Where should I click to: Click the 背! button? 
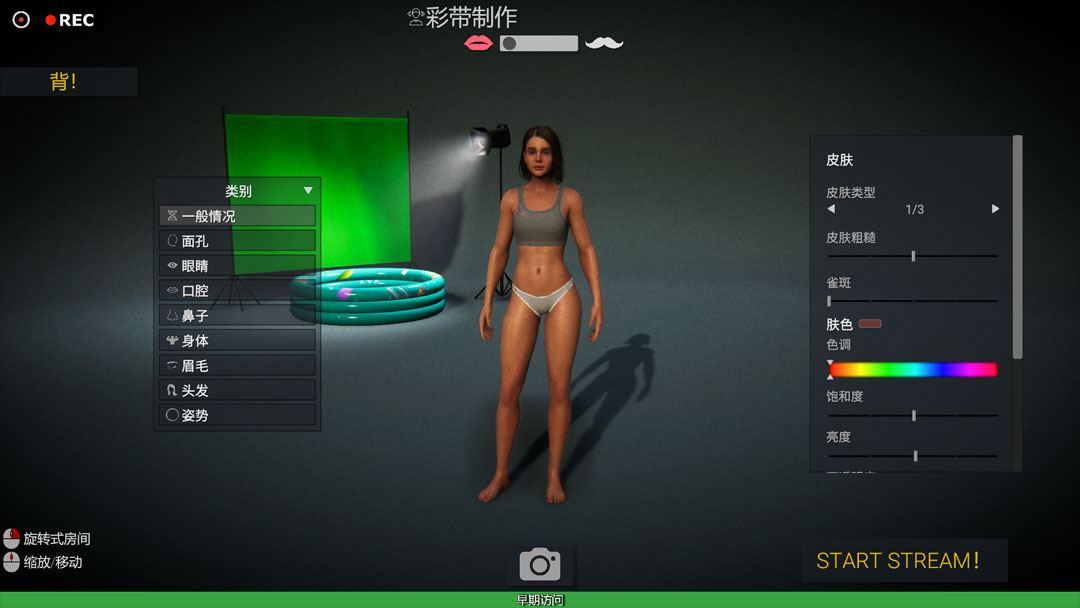point(65,82)
